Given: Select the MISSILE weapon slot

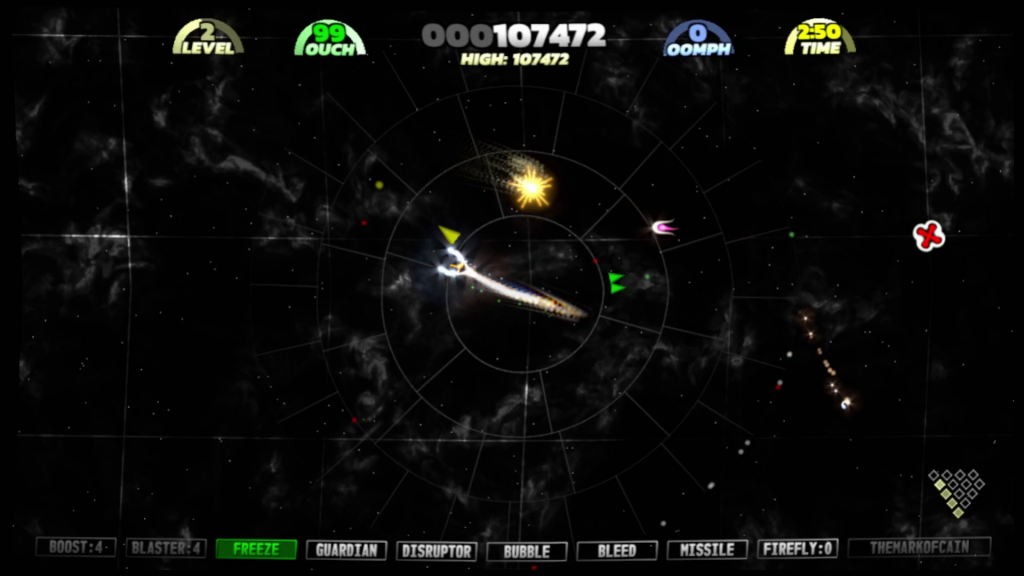Looking at the screenshot, I should (x=707, y=549).
